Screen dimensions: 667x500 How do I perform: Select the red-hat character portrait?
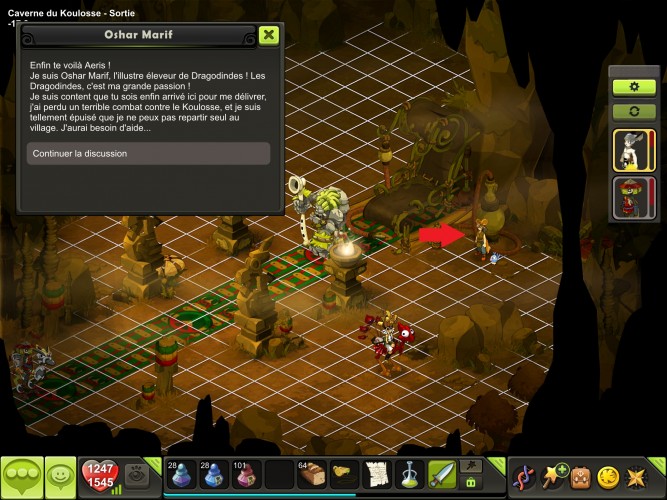click(633, 197)
